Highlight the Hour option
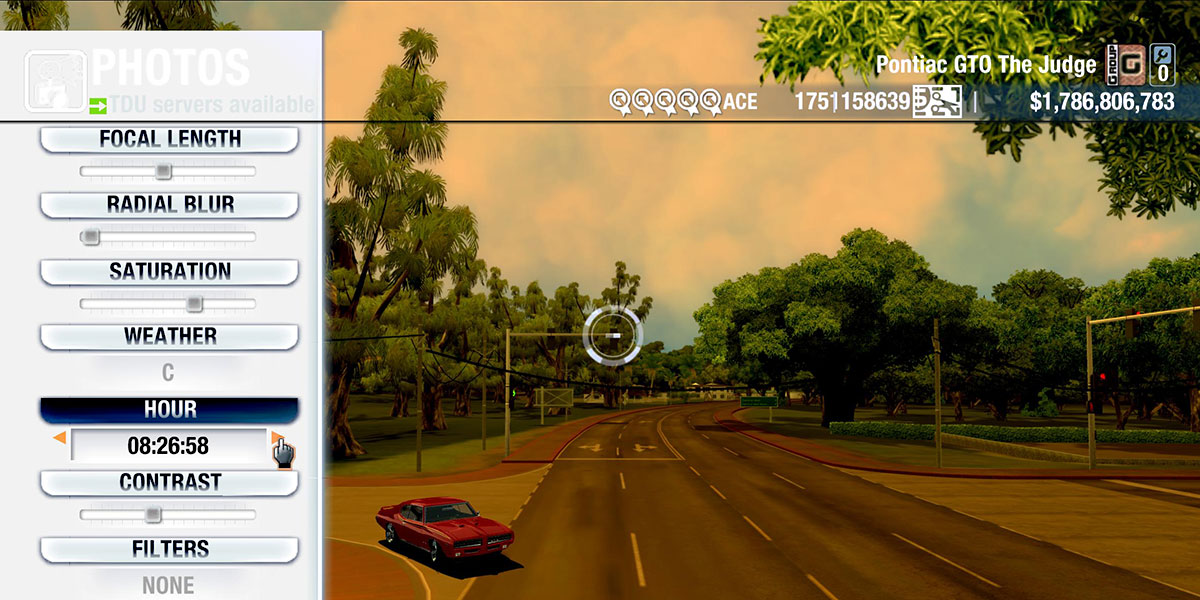 click(169, 410)
